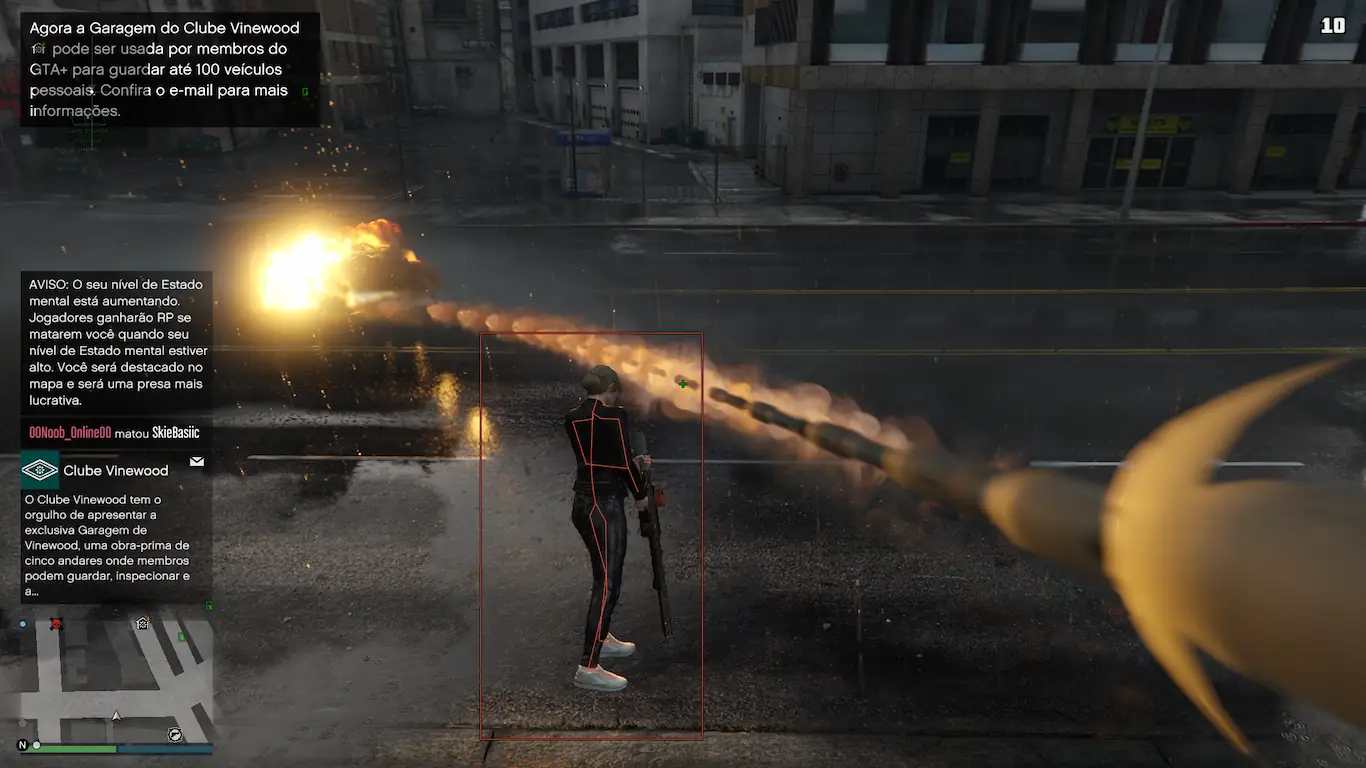Click the north compass N indicator
This screenshot has width=1366, height=768.
pos(22,745)
